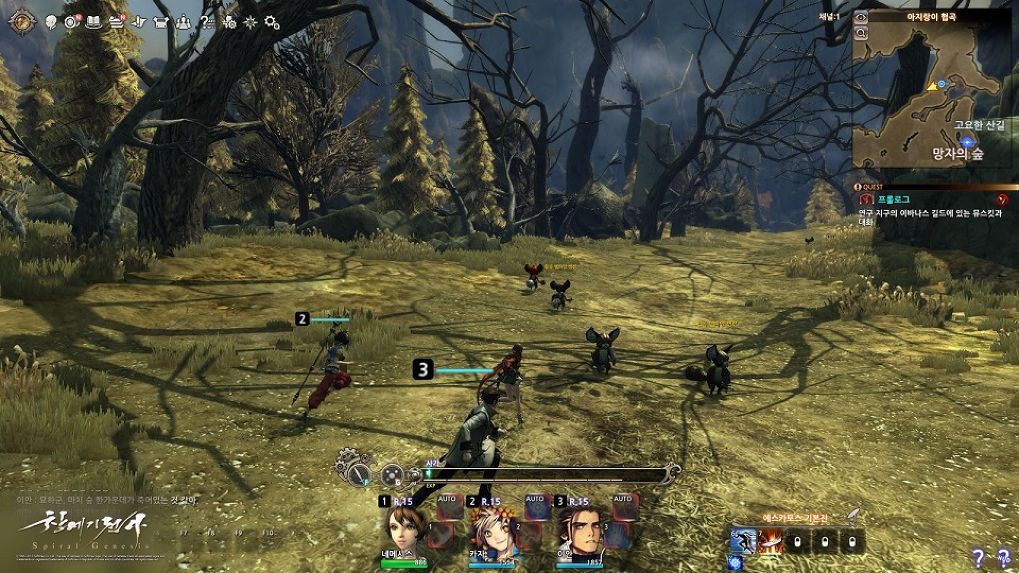Open the gear settings icon in top bar
Image resolution: width=1019 pixels, height=573 pixels.
click(x=272, y=22)
